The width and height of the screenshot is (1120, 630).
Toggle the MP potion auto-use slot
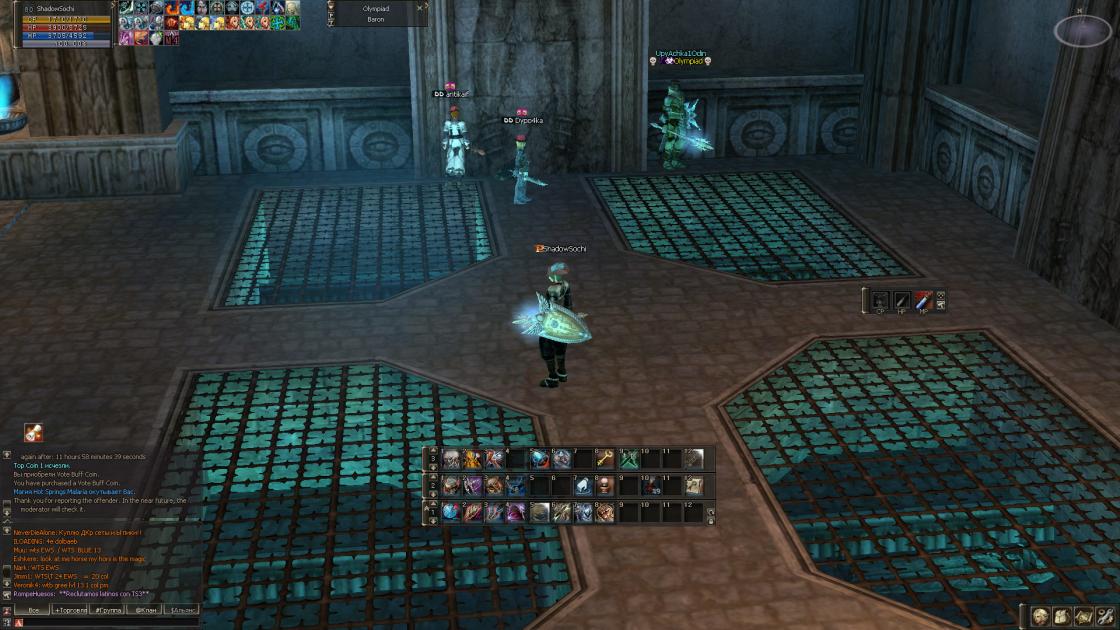click(922, 299)
